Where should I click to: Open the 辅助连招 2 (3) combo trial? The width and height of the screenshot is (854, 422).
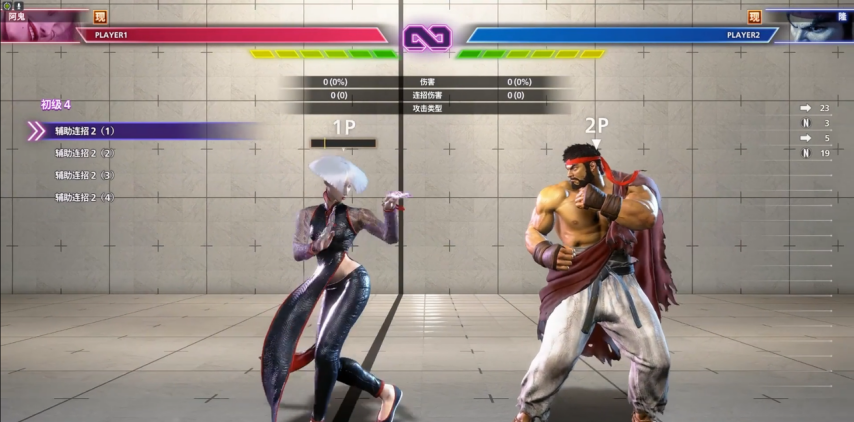(86, 175)
